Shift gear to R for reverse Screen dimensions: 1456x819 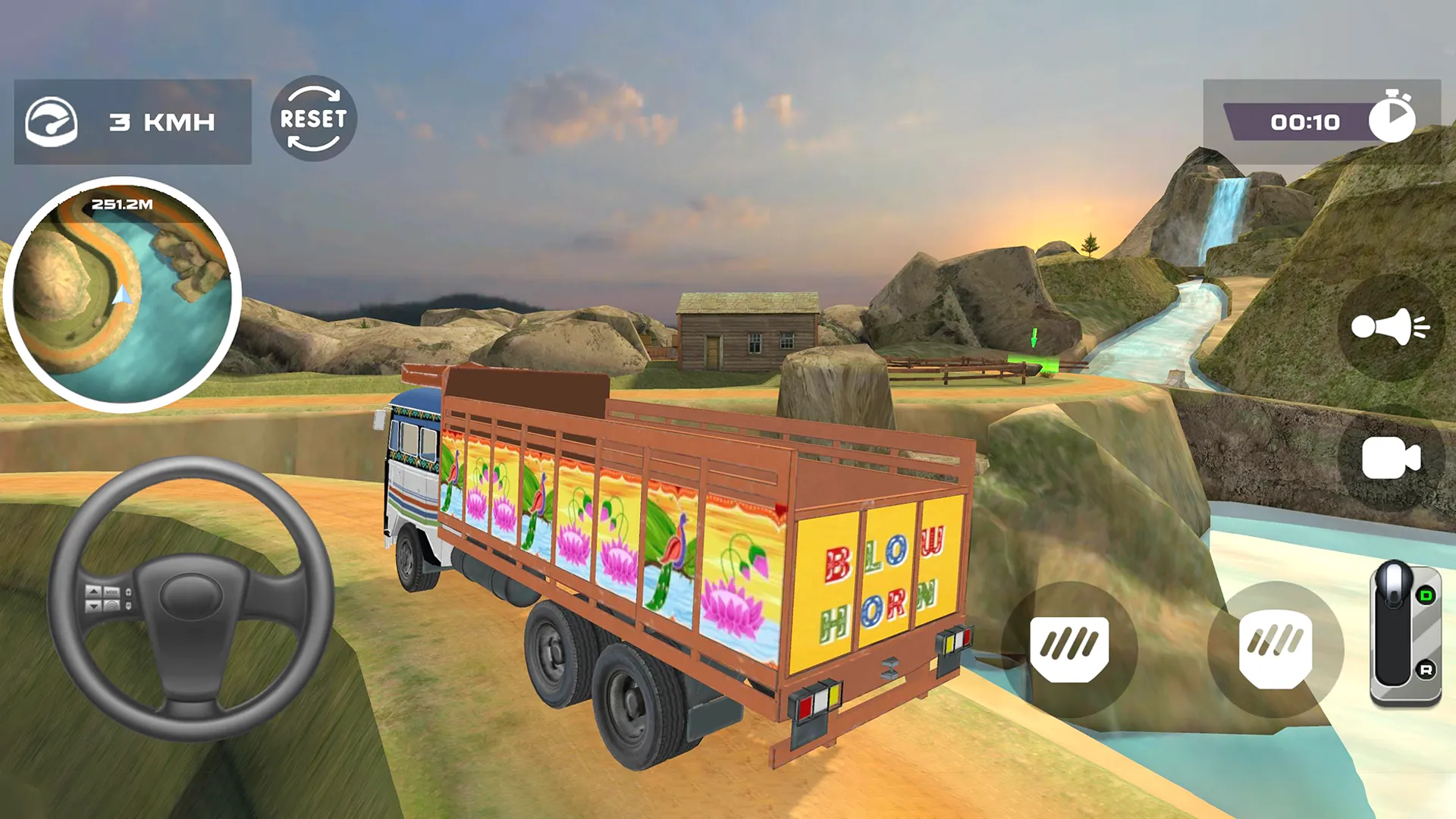[x=1426, y=670]
